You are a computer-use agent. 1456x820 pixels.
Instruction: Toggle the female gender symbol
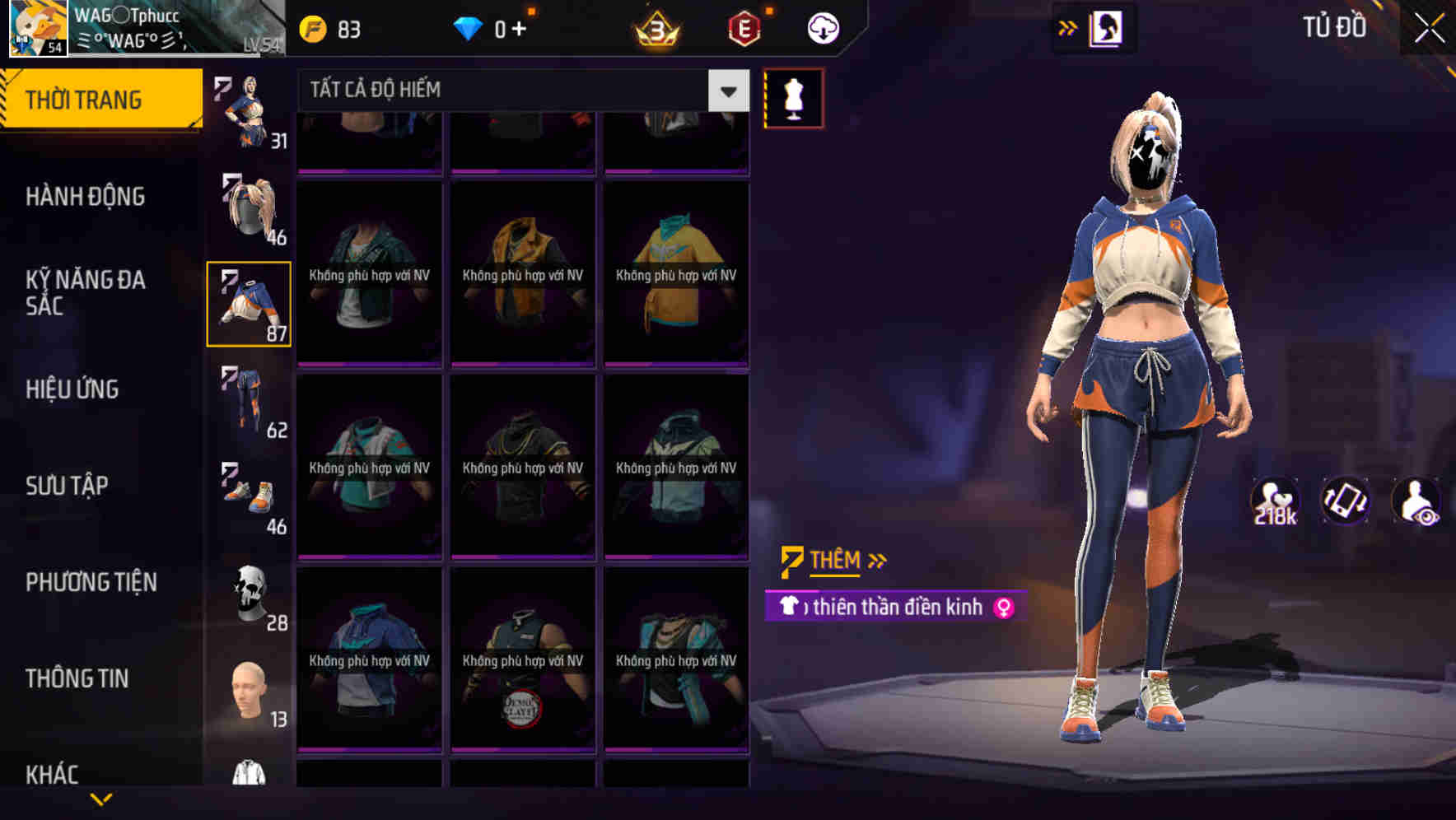[x=1003, y=608]
